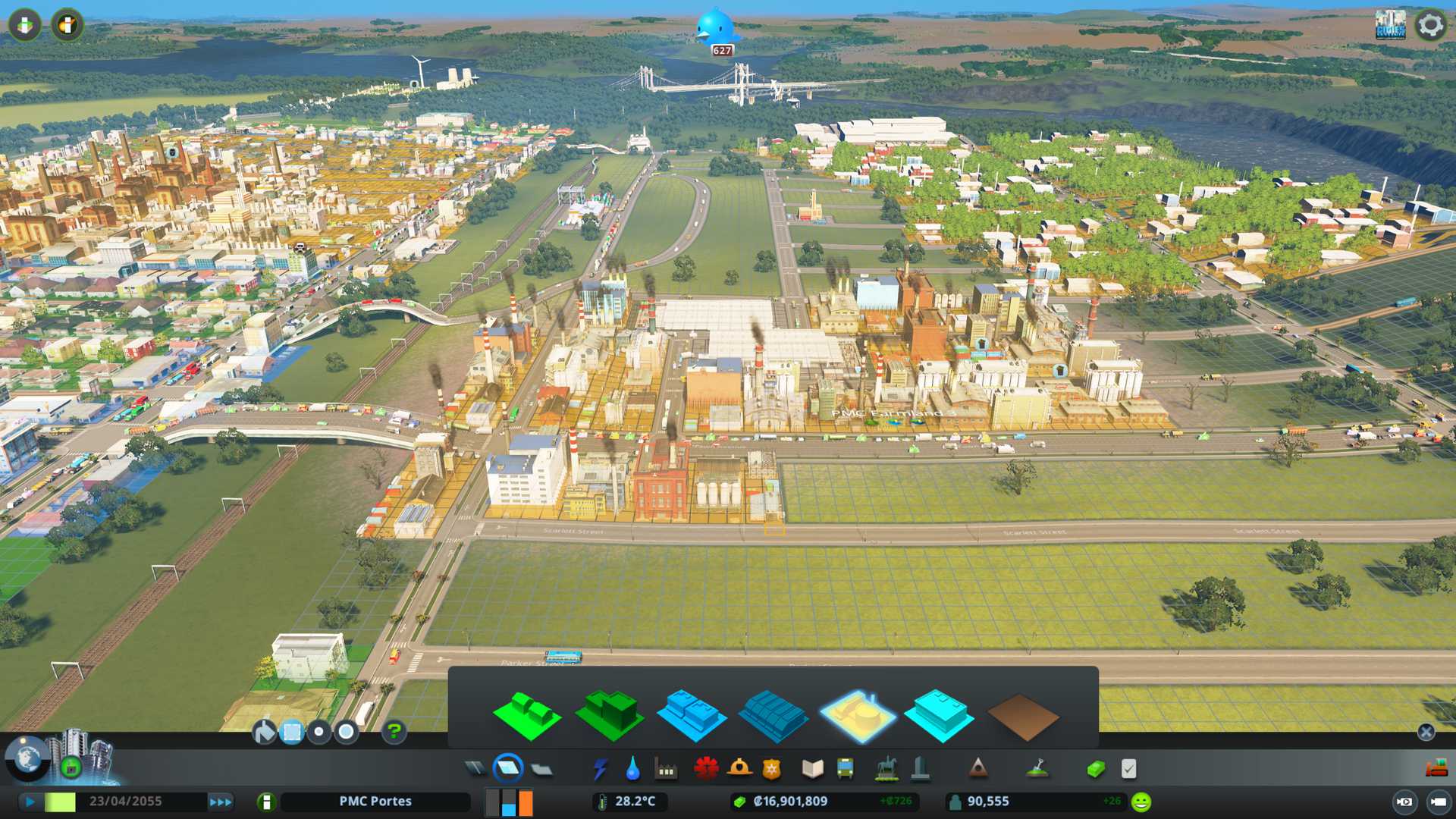Open the Roads build menu
1456x819 pixels.
pos(475,769)
